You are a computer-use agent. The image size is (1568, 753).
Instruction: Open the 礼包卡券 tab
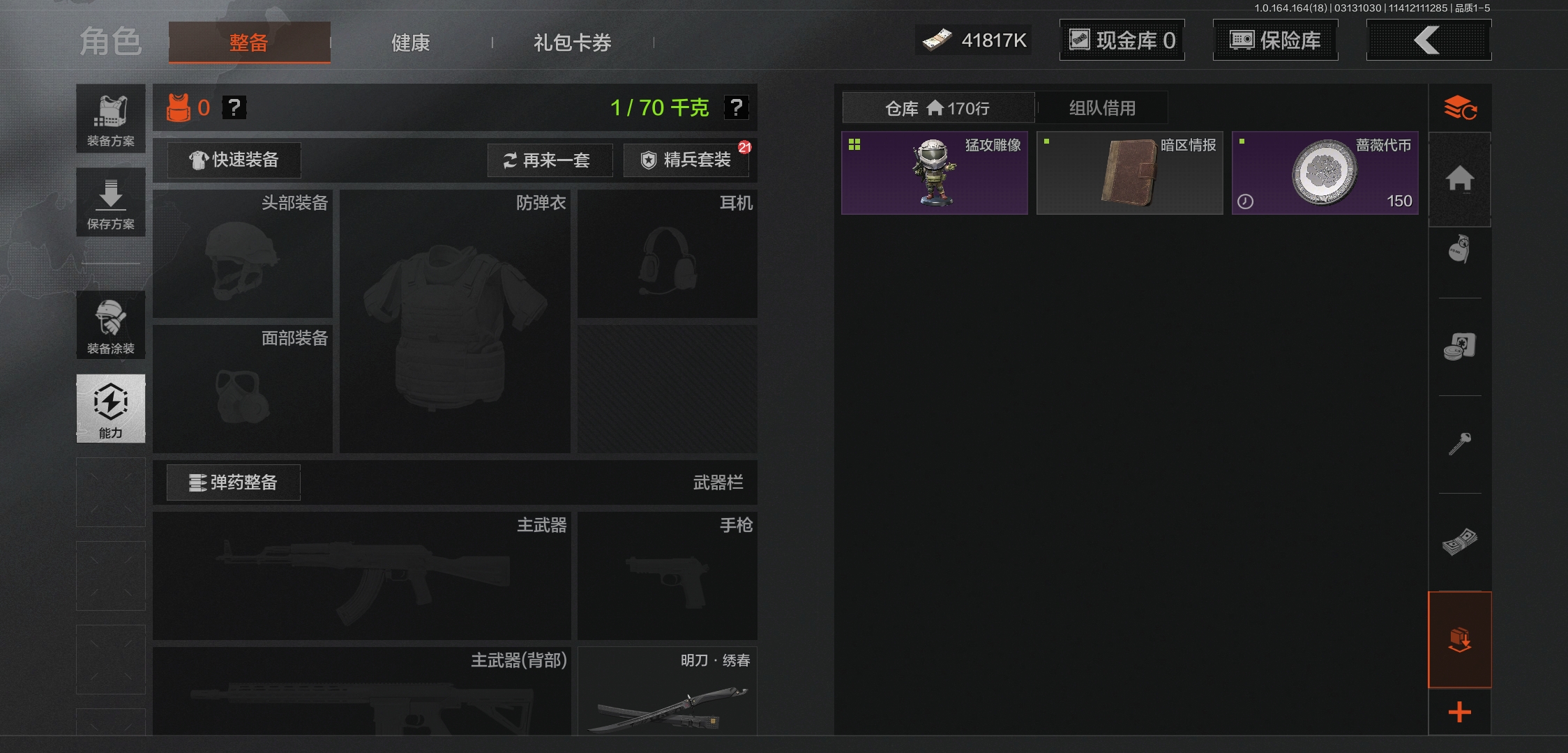[571, 43]
